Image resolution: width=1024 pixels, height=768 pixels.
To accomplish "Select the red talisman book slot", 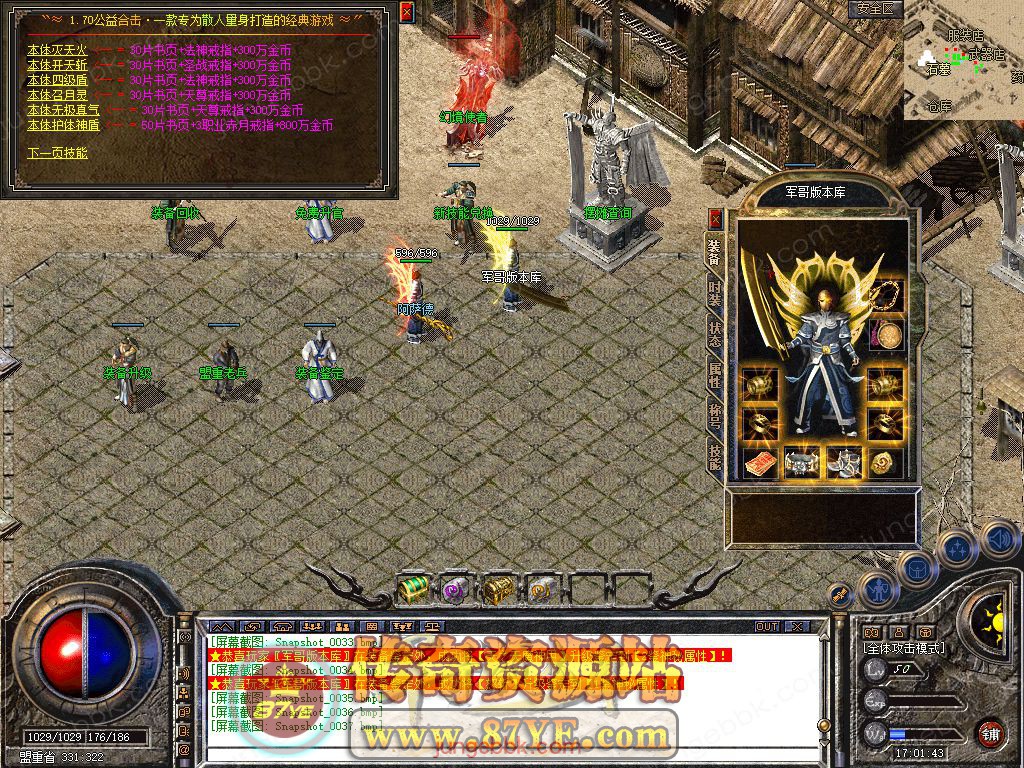I will [x=759, y=462].
